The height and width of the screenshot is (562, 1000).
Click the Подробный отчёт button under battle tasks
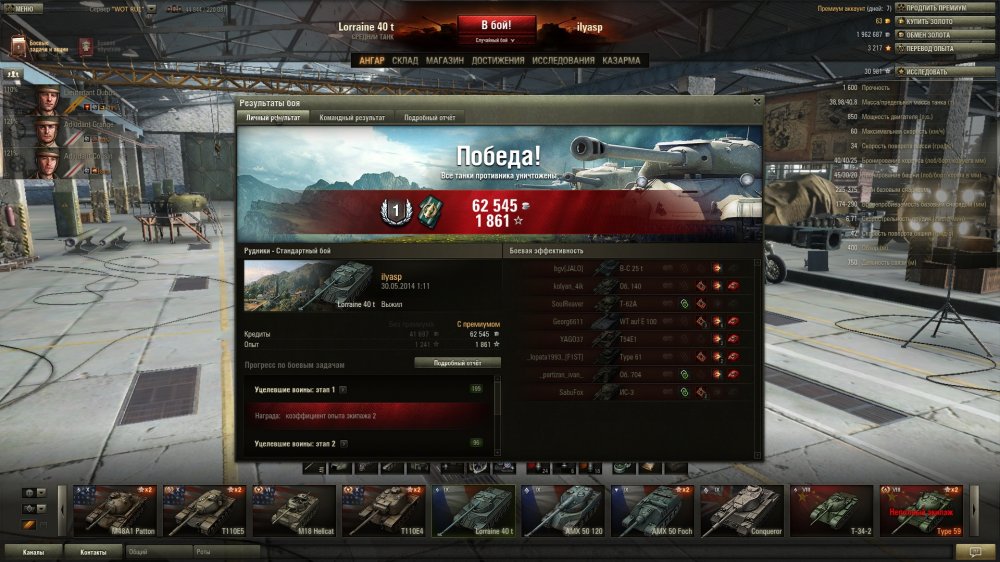457,362
